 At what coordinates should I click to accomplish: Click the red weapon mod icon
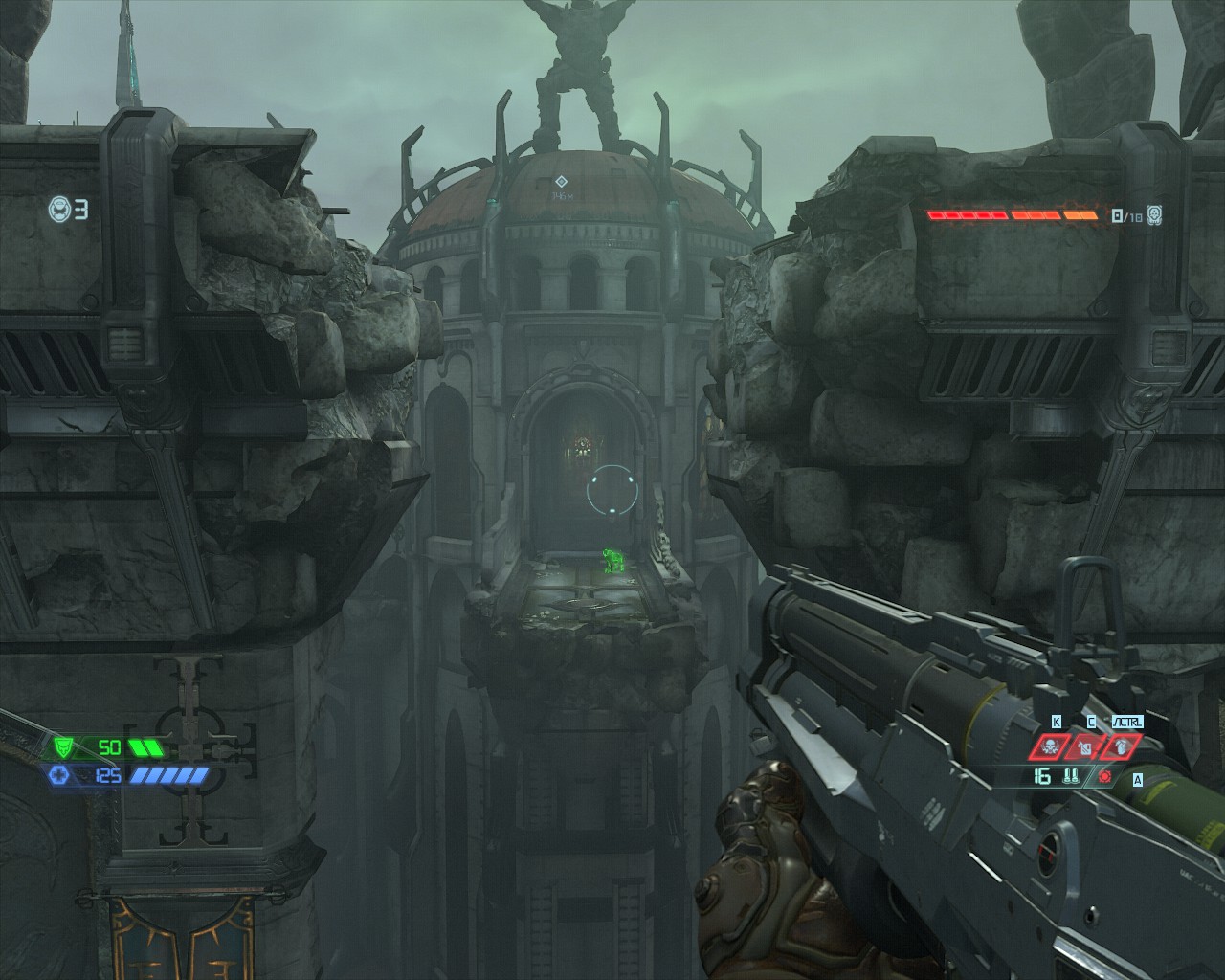(x=1106, y=776)
